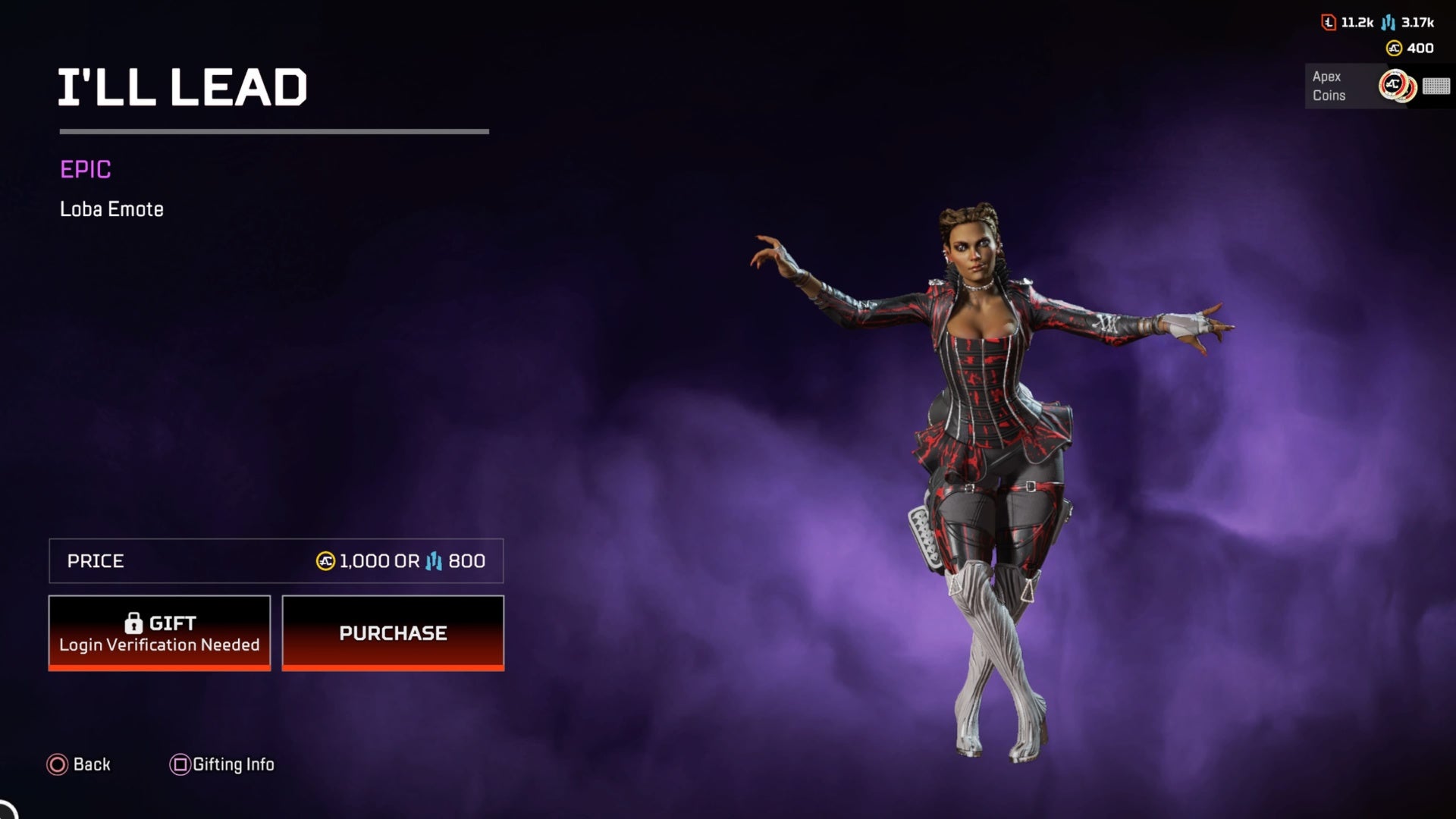This screenshot has height=819, width=1456.
Task: Click the Loba Emote description text
Action: [111, 209]
